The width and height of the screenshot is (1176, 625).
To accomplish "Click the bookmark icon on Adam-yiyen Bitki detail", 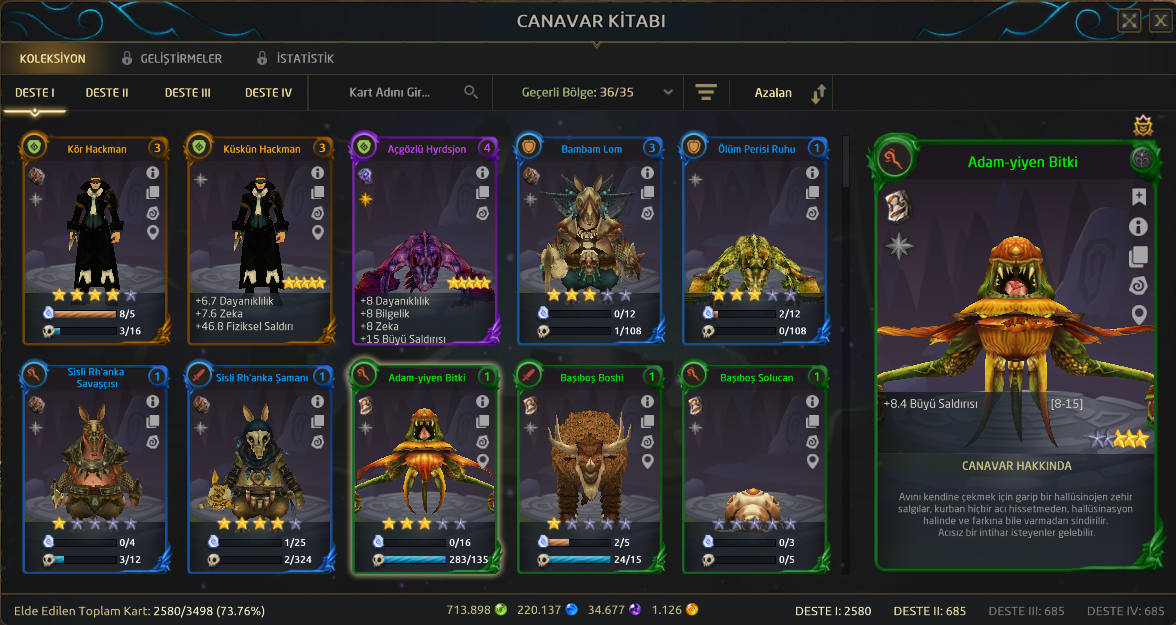I will point(1138,197).
